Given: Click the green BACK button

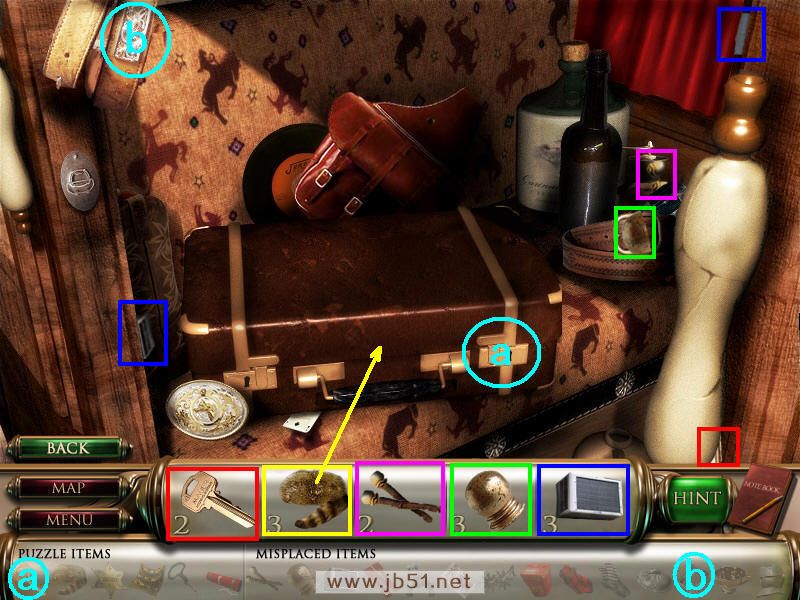Looking at the screenshot, I should 67,449.
